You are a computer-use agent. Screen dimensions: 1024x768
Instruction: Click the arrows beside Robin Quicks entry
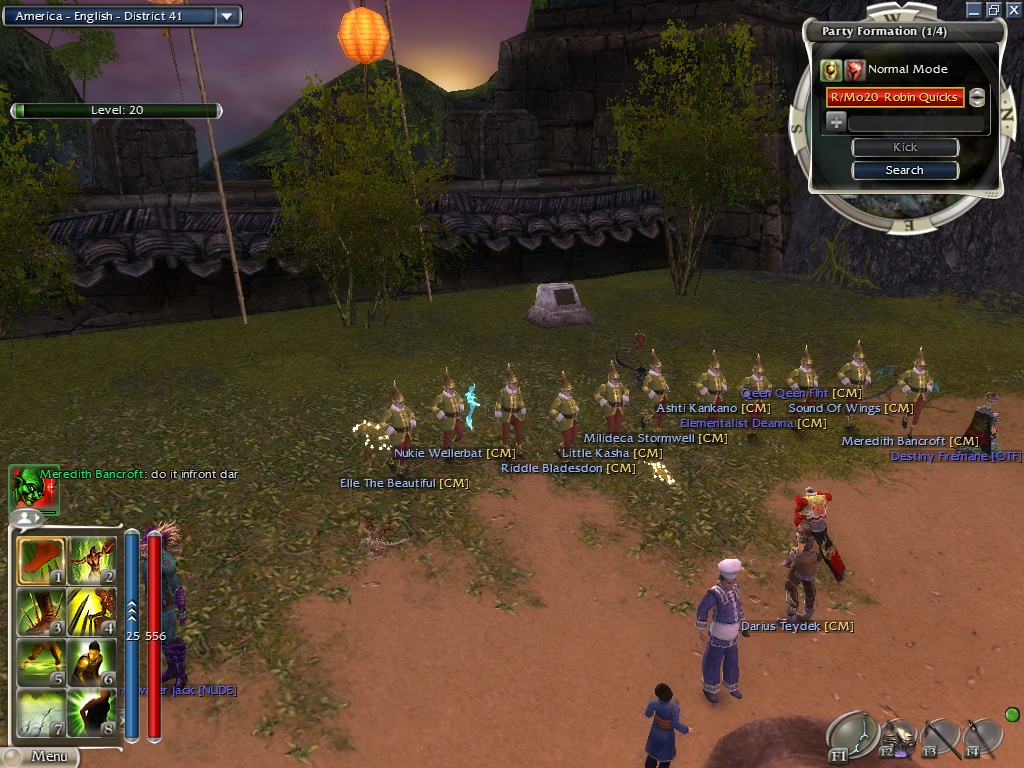[x=977, y=97]
